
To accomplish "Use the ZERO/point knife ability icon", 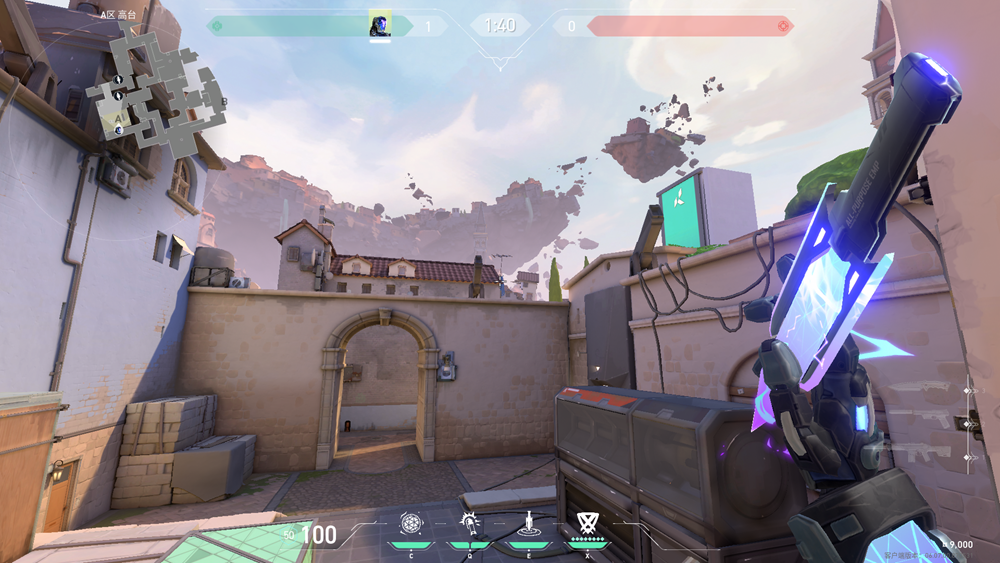I will point(528,523).
